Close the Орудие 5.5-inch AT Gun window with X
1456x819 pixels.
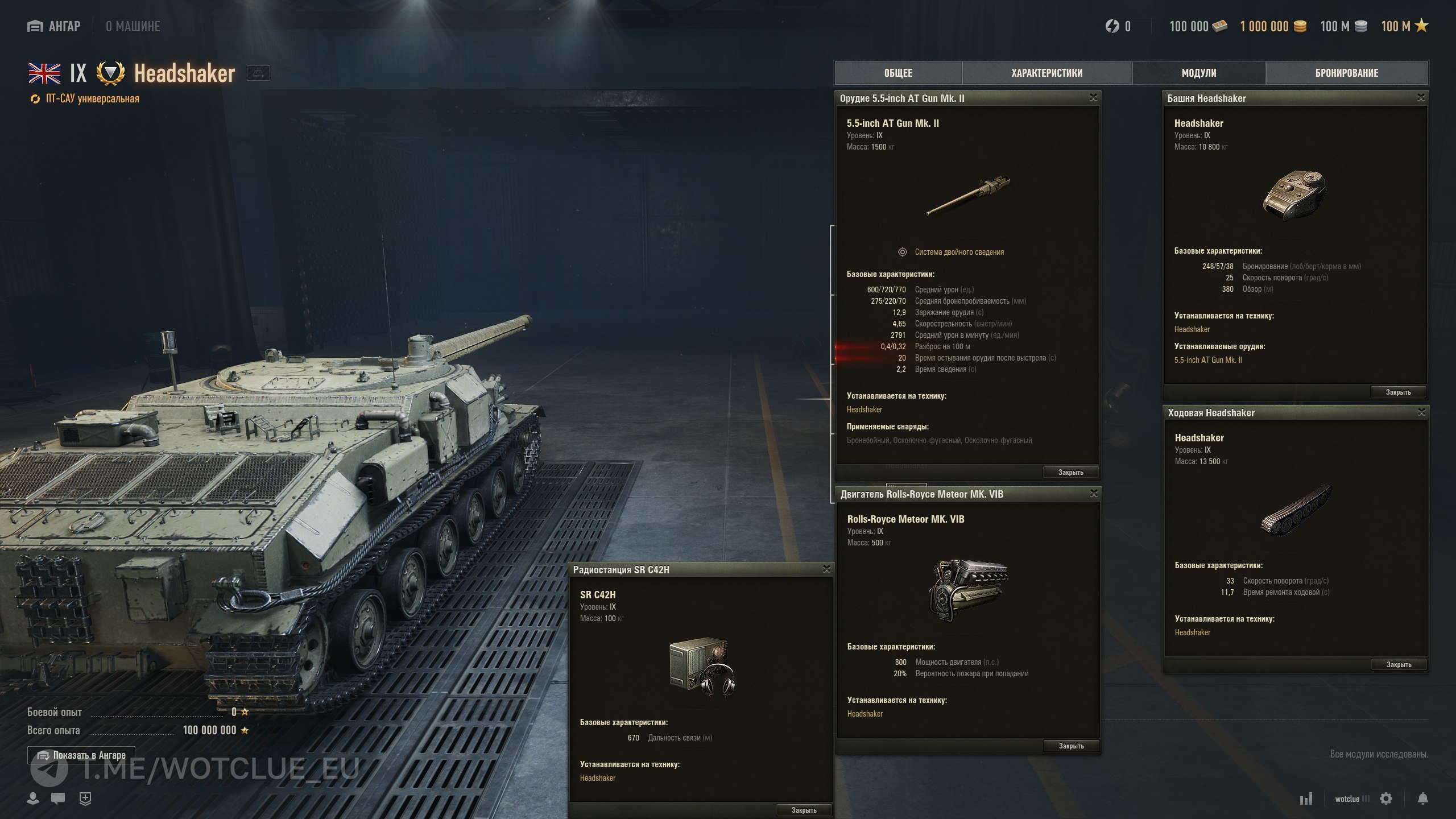[1093, 98]
